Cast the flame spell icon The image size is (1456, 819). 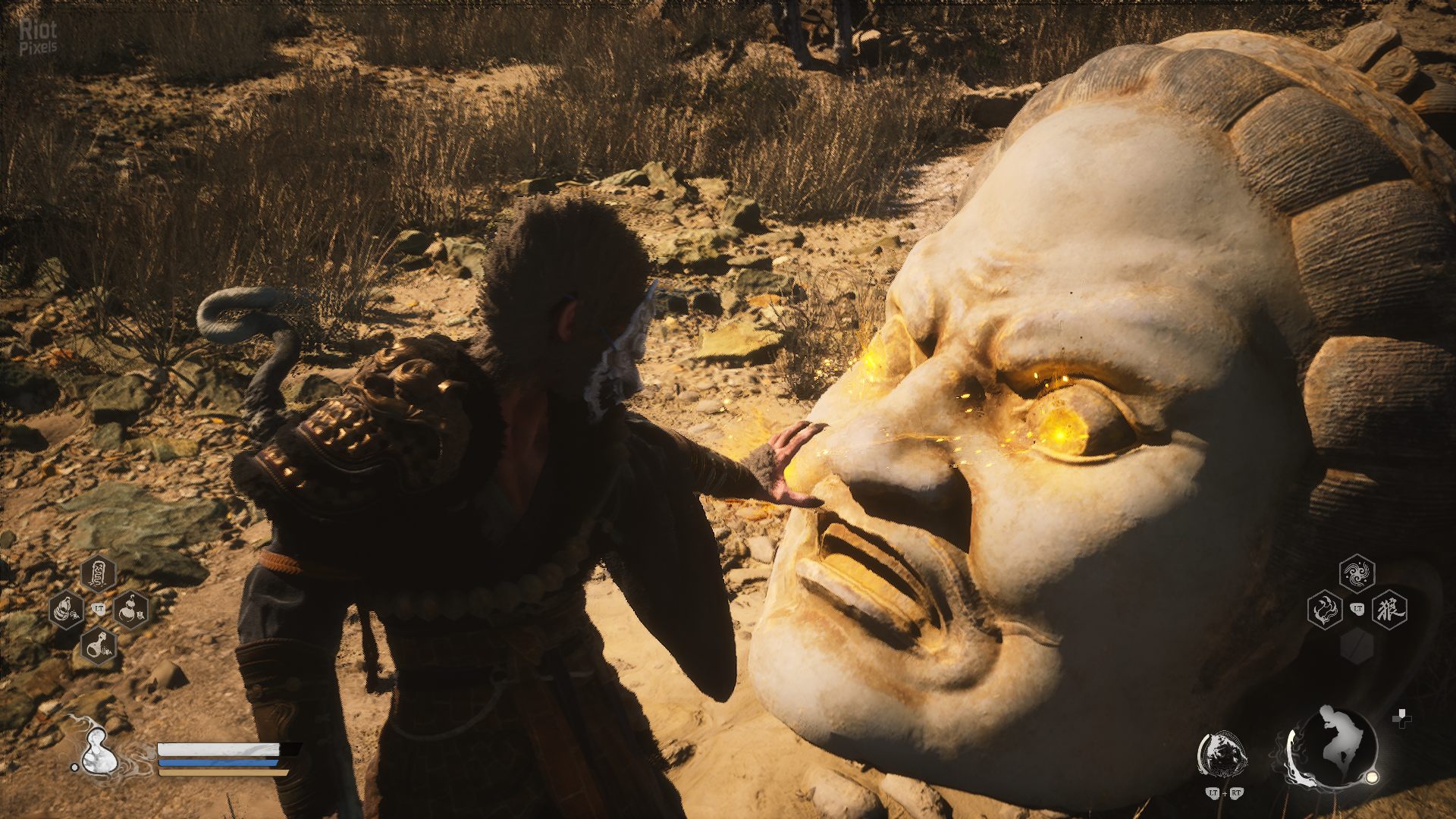(1325, 609)
